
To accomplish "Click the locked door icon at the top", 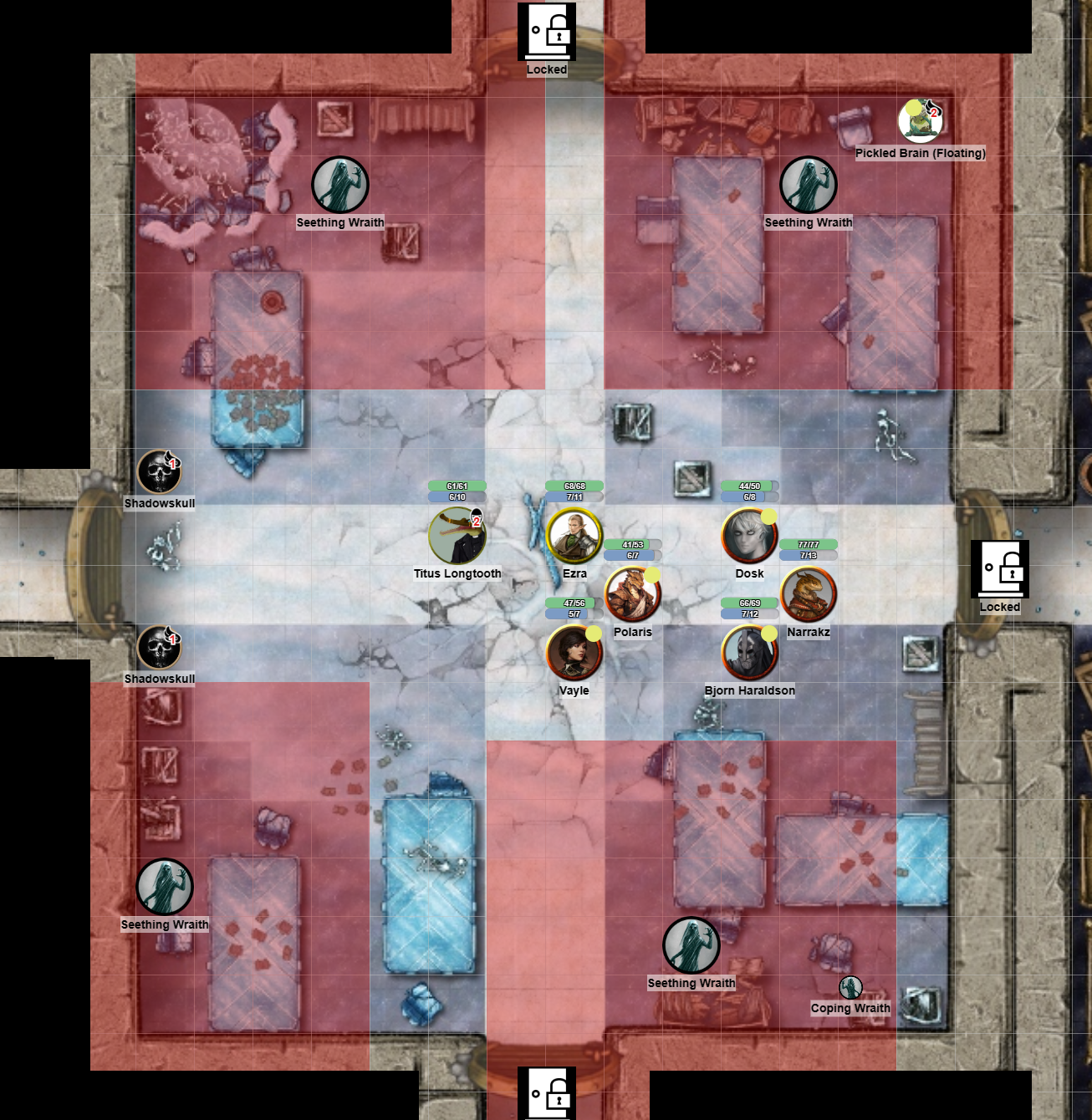I will pyautogui.click(x=546, y=33).
